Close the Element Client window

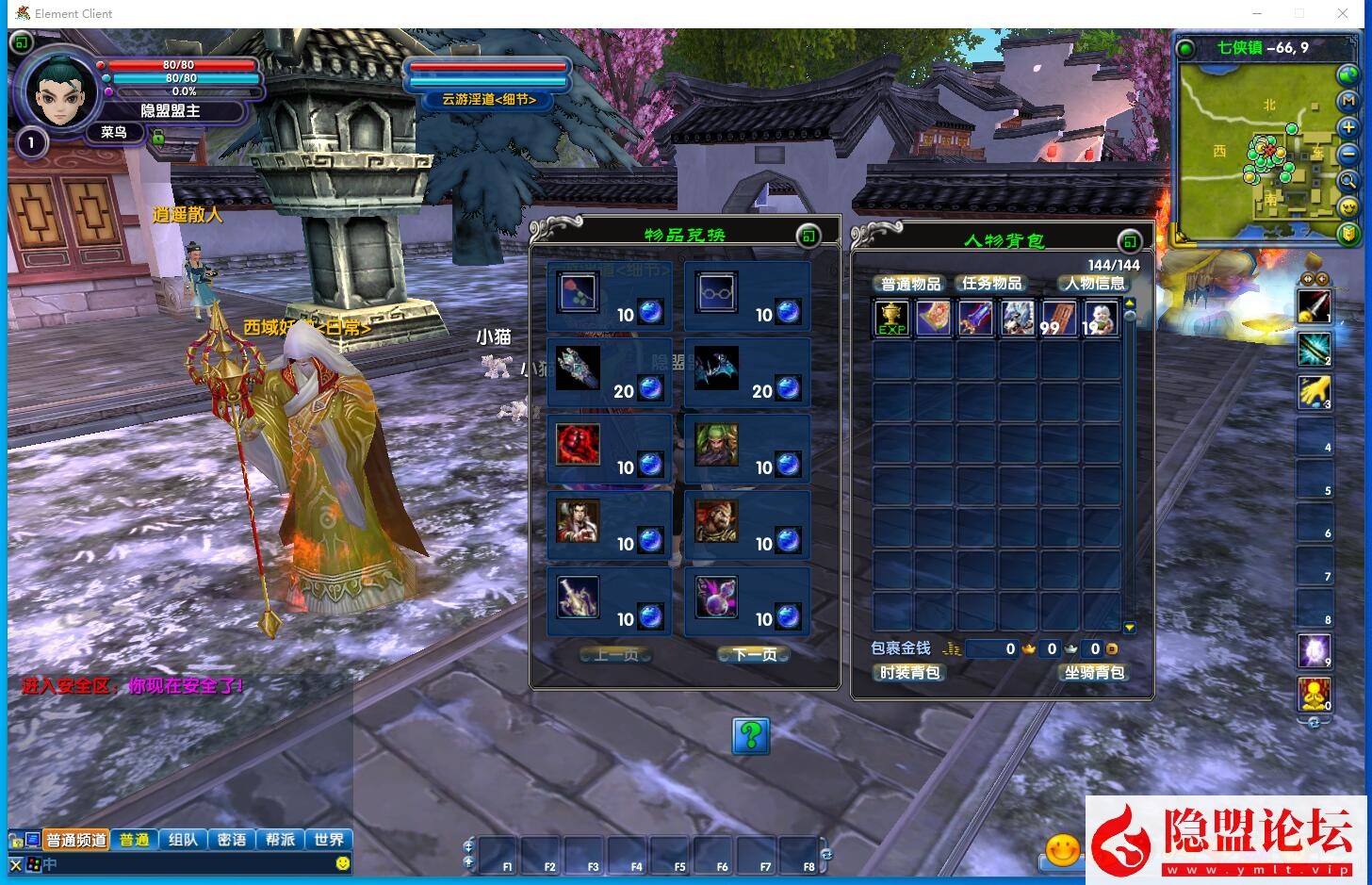(1343, 13)
